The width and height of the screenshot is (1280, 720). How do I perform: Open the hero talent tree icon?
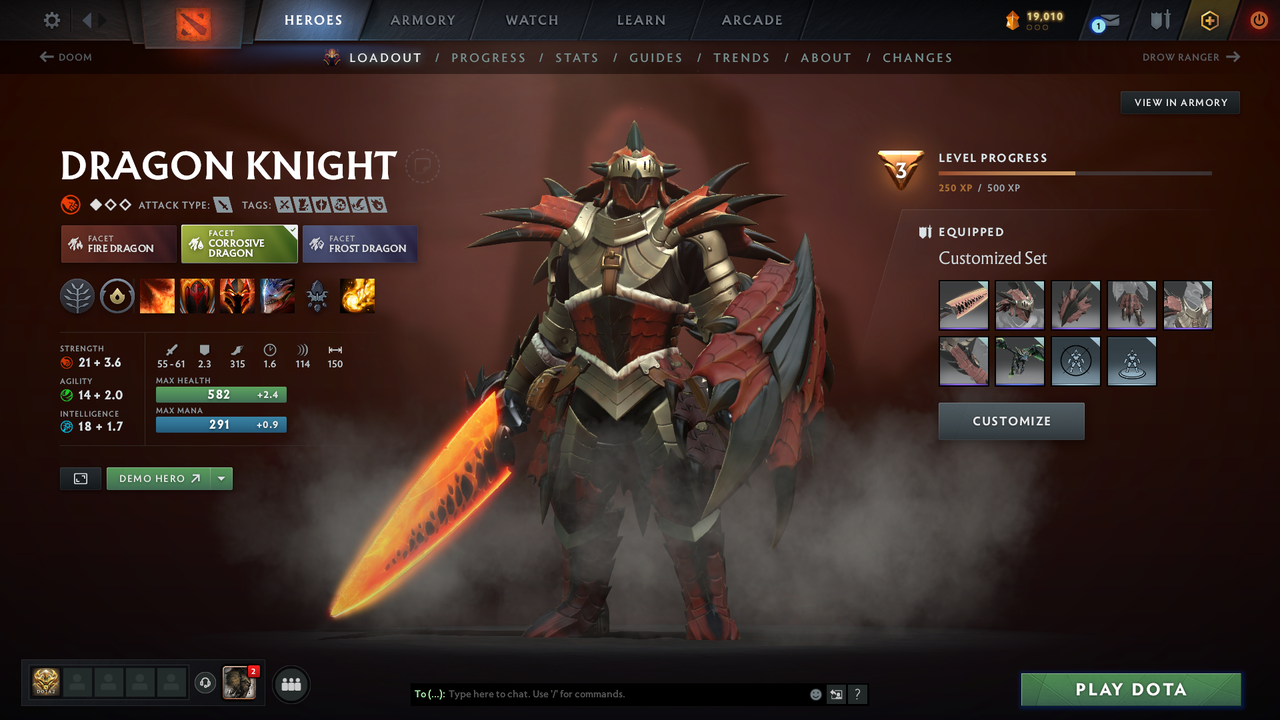(77, 296)
